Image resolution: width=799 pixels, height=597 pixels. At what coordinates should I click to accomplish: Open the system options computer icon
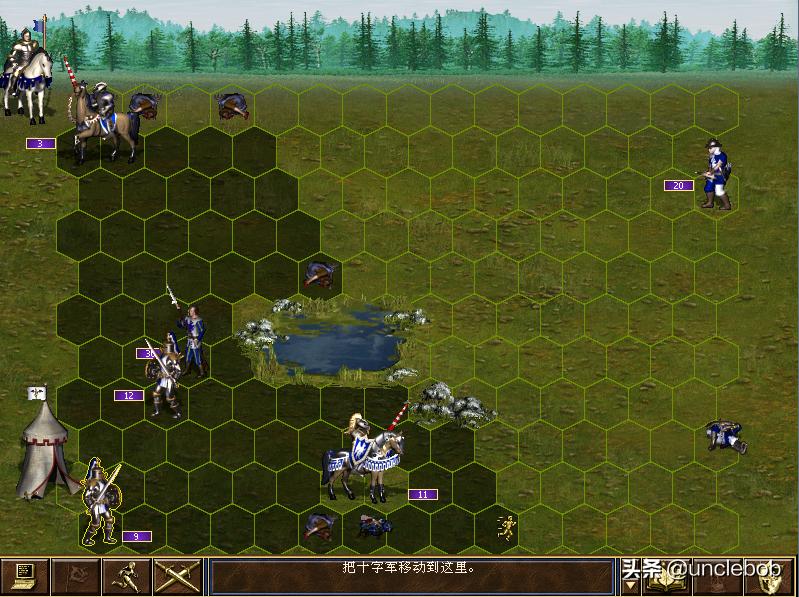25,576
